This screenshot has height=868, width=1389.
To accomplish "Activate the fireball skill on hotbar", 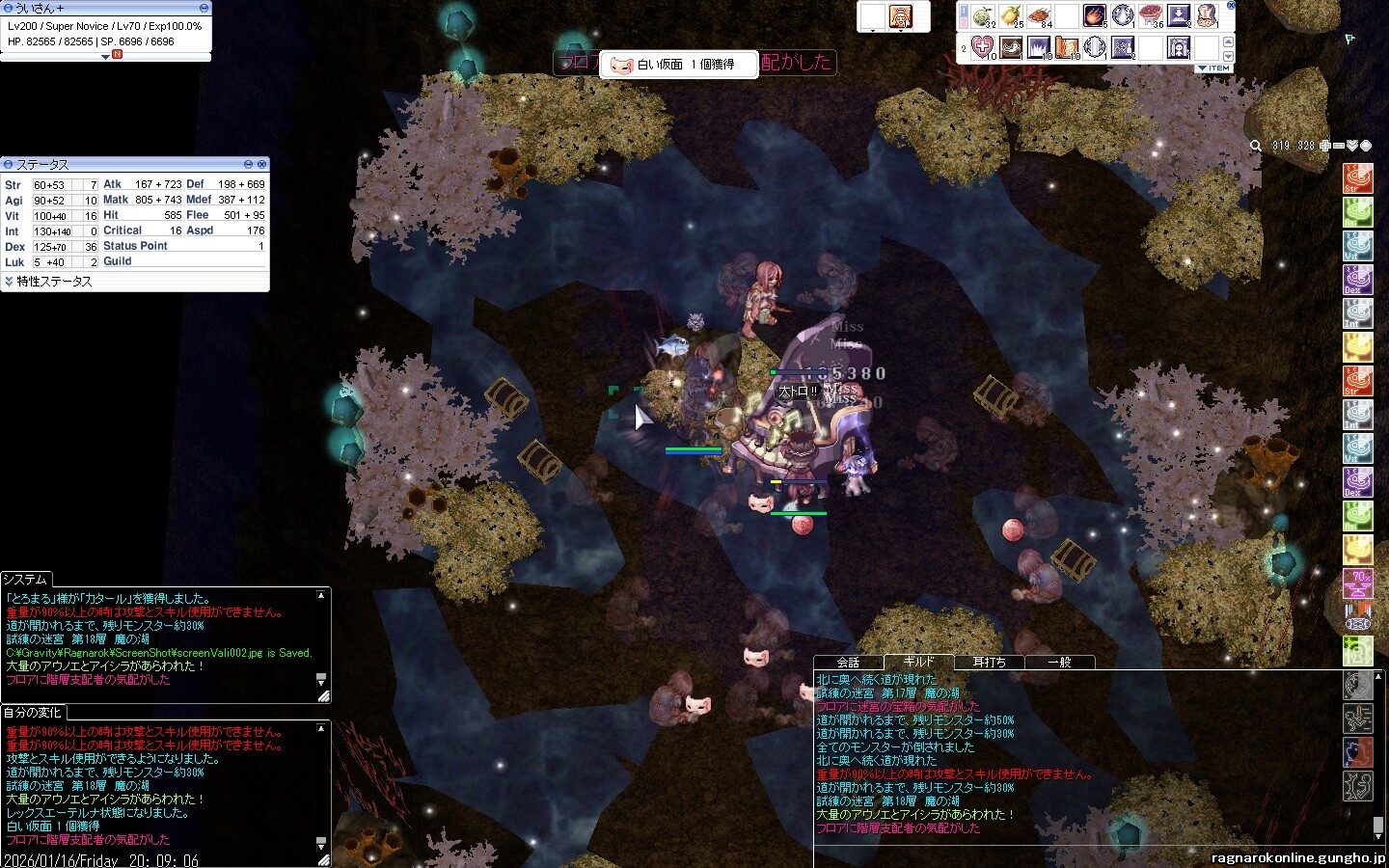I will point(1094,15).
